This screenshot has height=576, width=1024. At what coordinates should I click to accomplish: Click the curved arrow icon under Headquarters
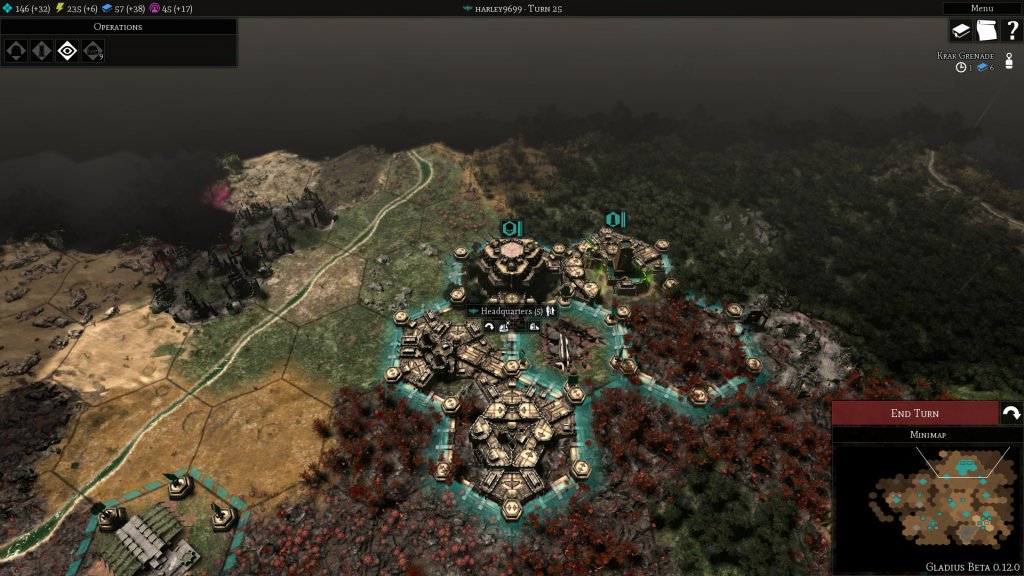coord(489,326)
